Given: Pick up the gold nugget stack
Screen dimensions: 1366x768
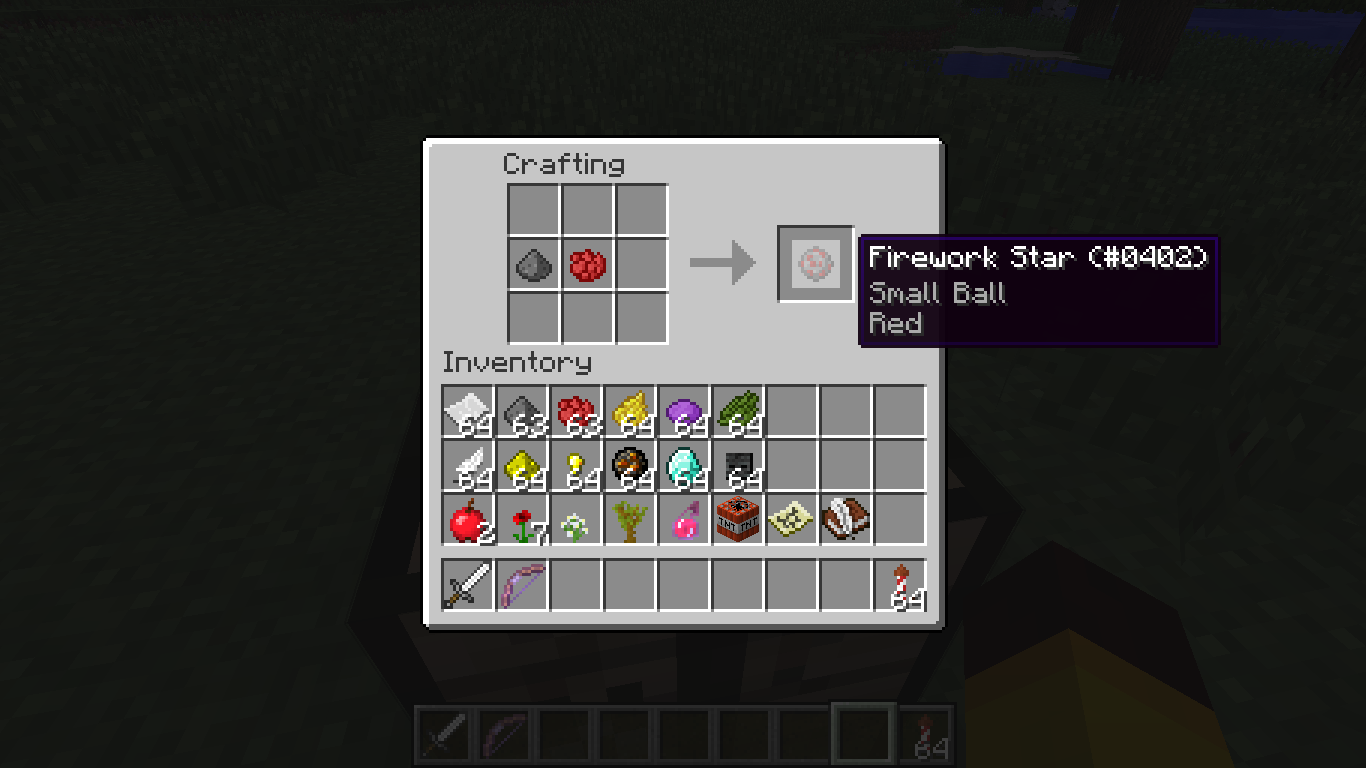Looking at the screenshot, I should 575,464.
